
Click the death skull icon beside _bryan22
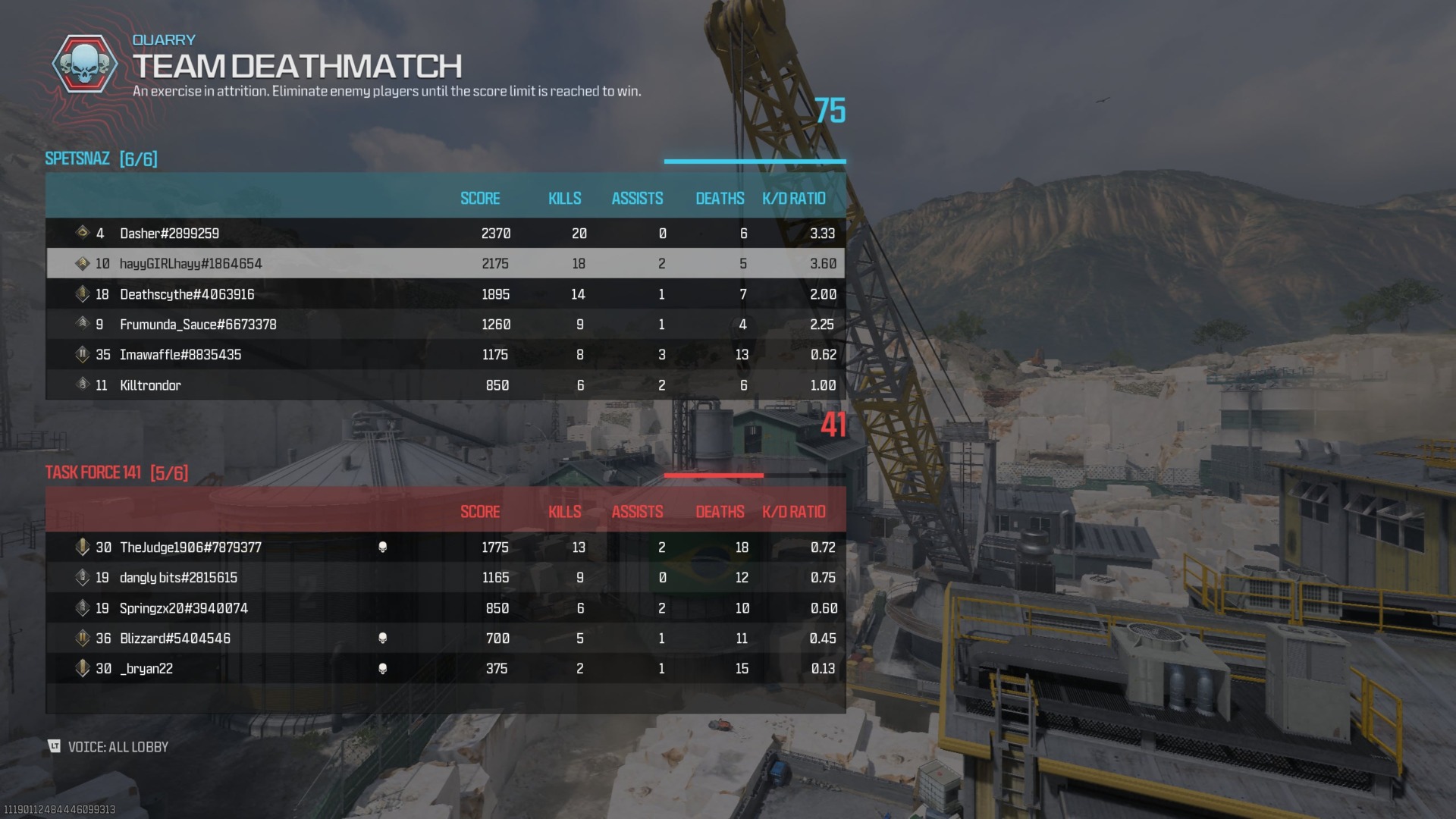(x=384, y=668)
